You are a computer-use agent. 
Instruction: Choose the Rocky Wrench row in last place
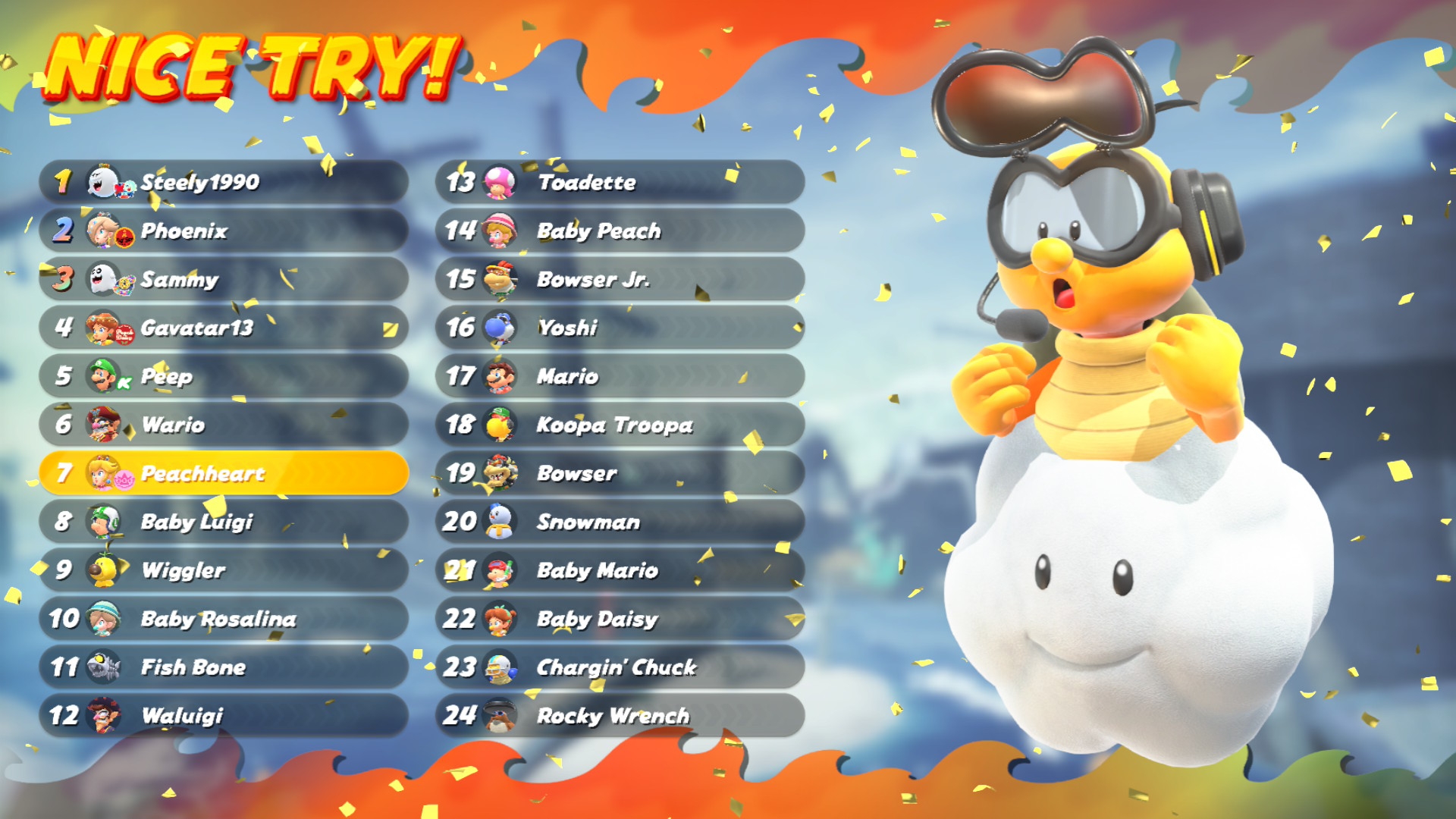[x=620, y=716]
